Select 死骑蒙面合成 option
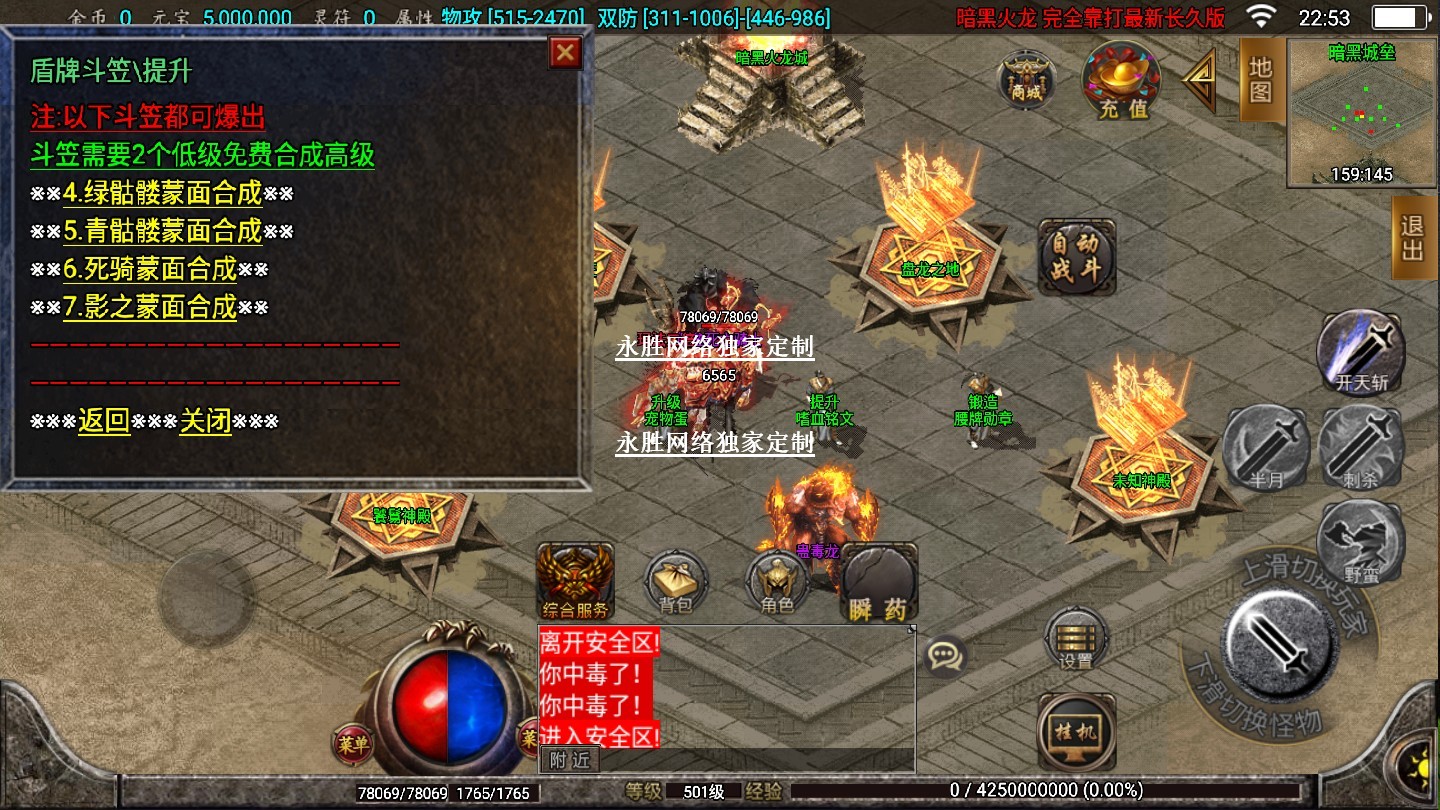Screen dimensions: 1440x810 coord(150,269)
